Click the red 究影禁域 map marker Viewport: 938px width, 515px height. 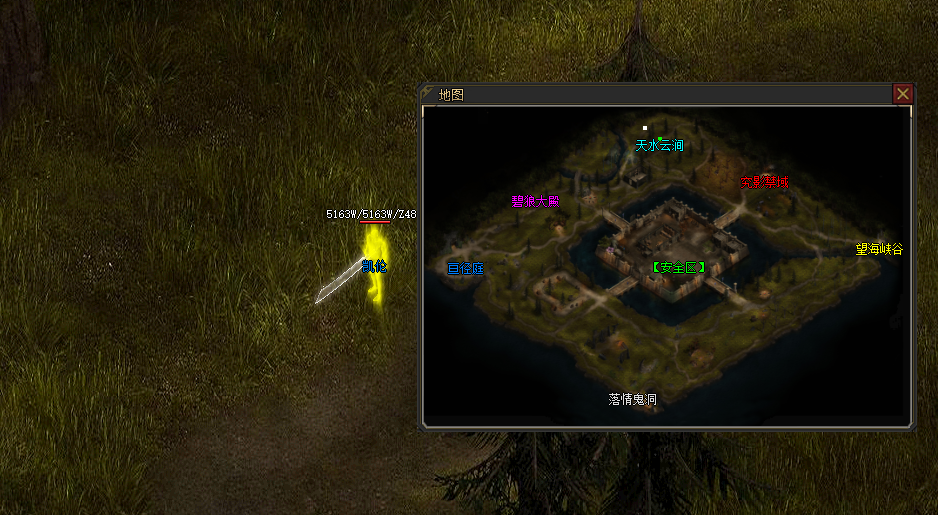pyautogui.click(x=764, y=182)
